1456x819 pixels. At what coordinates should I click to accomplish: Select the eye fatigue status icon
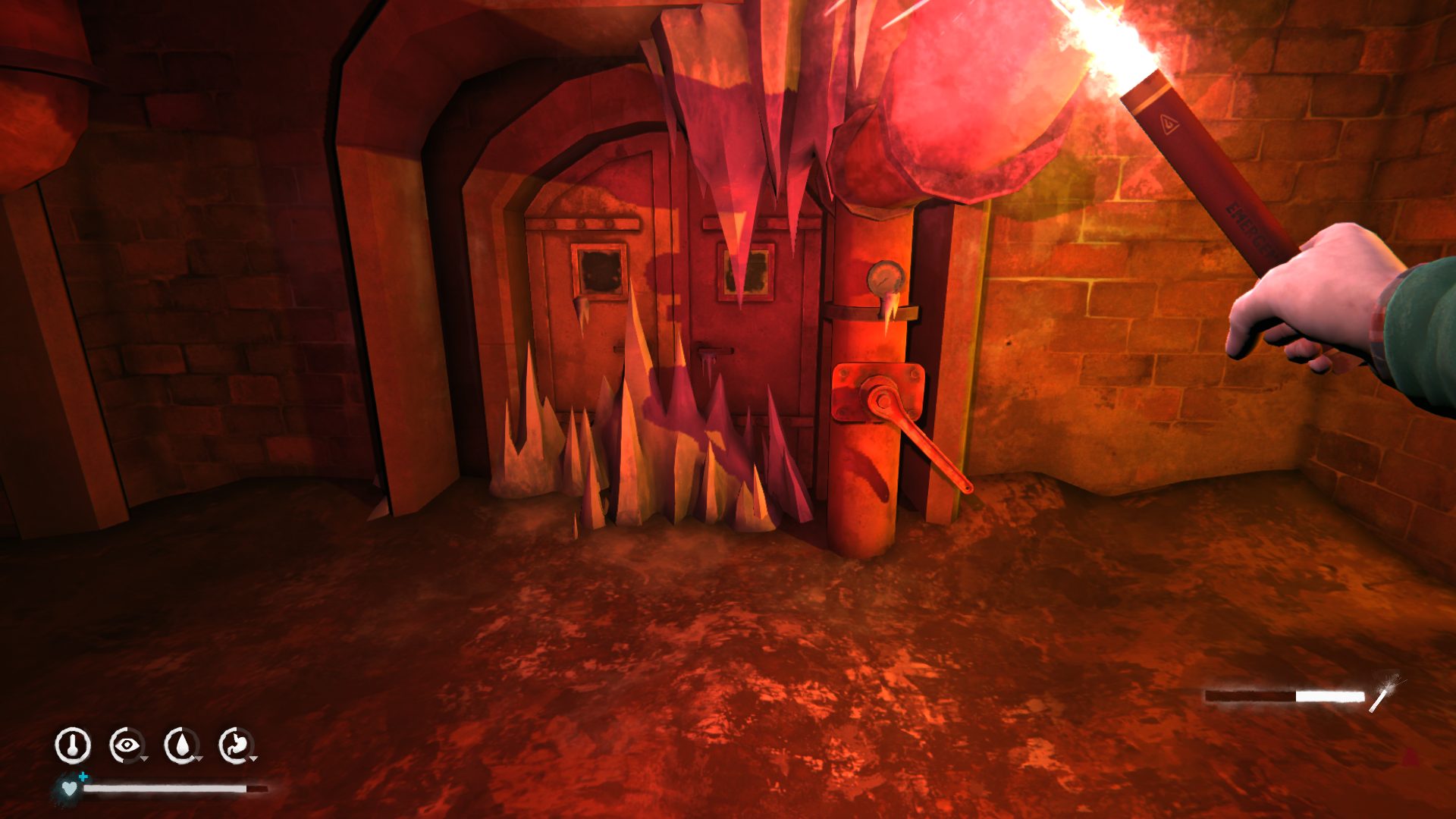click(x=127, y=745)
